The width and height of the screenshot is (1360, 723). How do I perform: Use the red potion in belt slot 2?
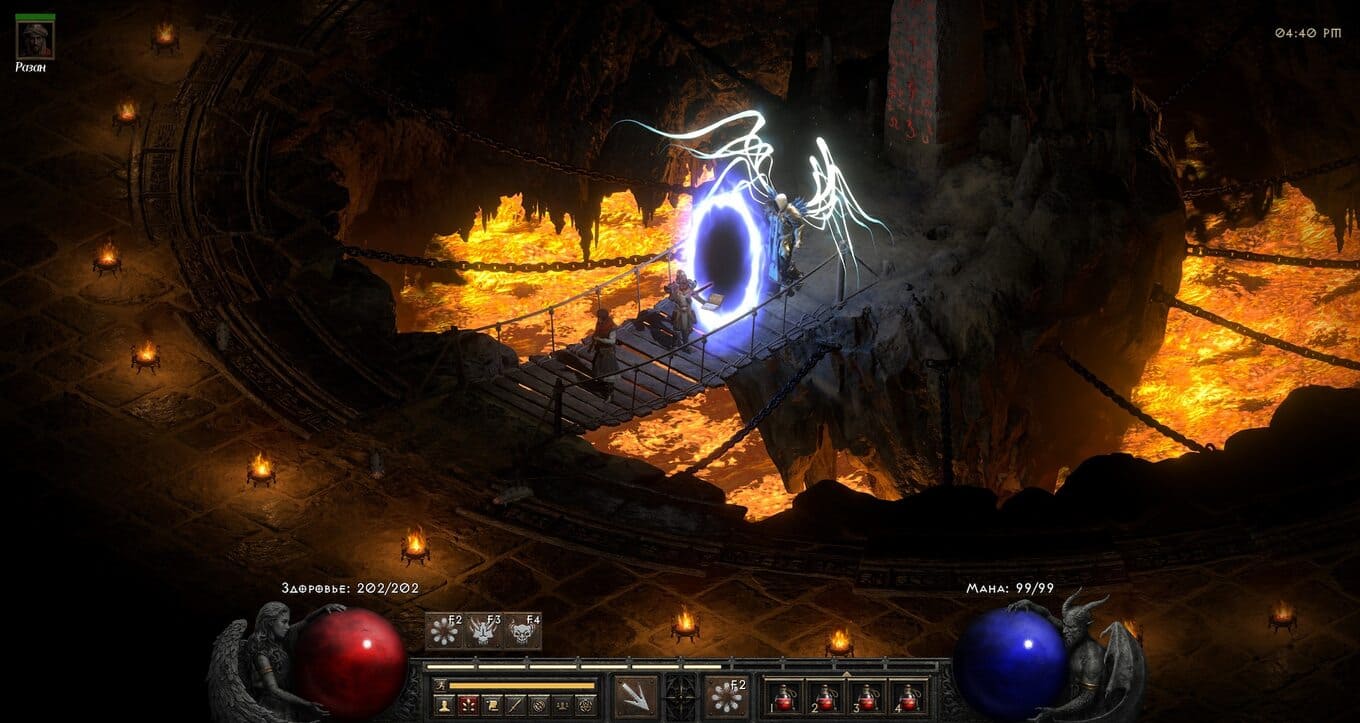tap(825, 696)
